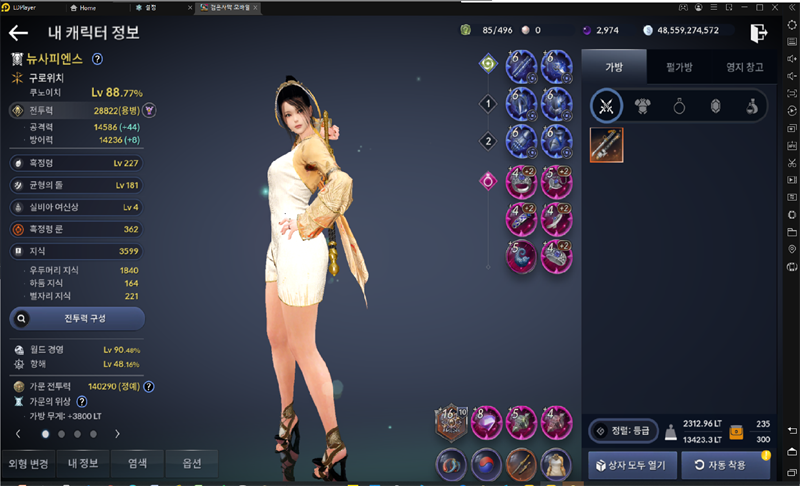Filter inventory by the ring accessory icon
Screen dimensions: 800x486
[x=679, y=106]
